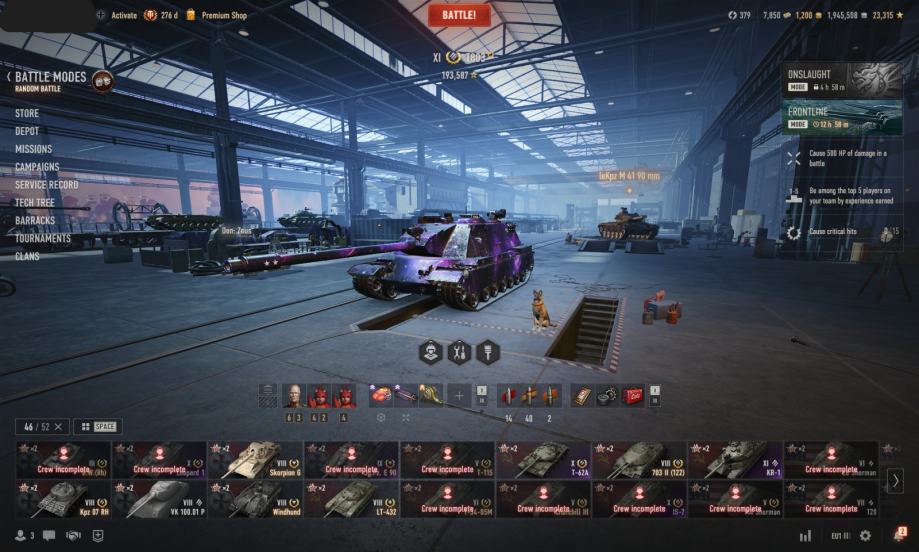Start a match with the BATTLE! button
This screenshot has width=919, height=552.
coord(459,15)
